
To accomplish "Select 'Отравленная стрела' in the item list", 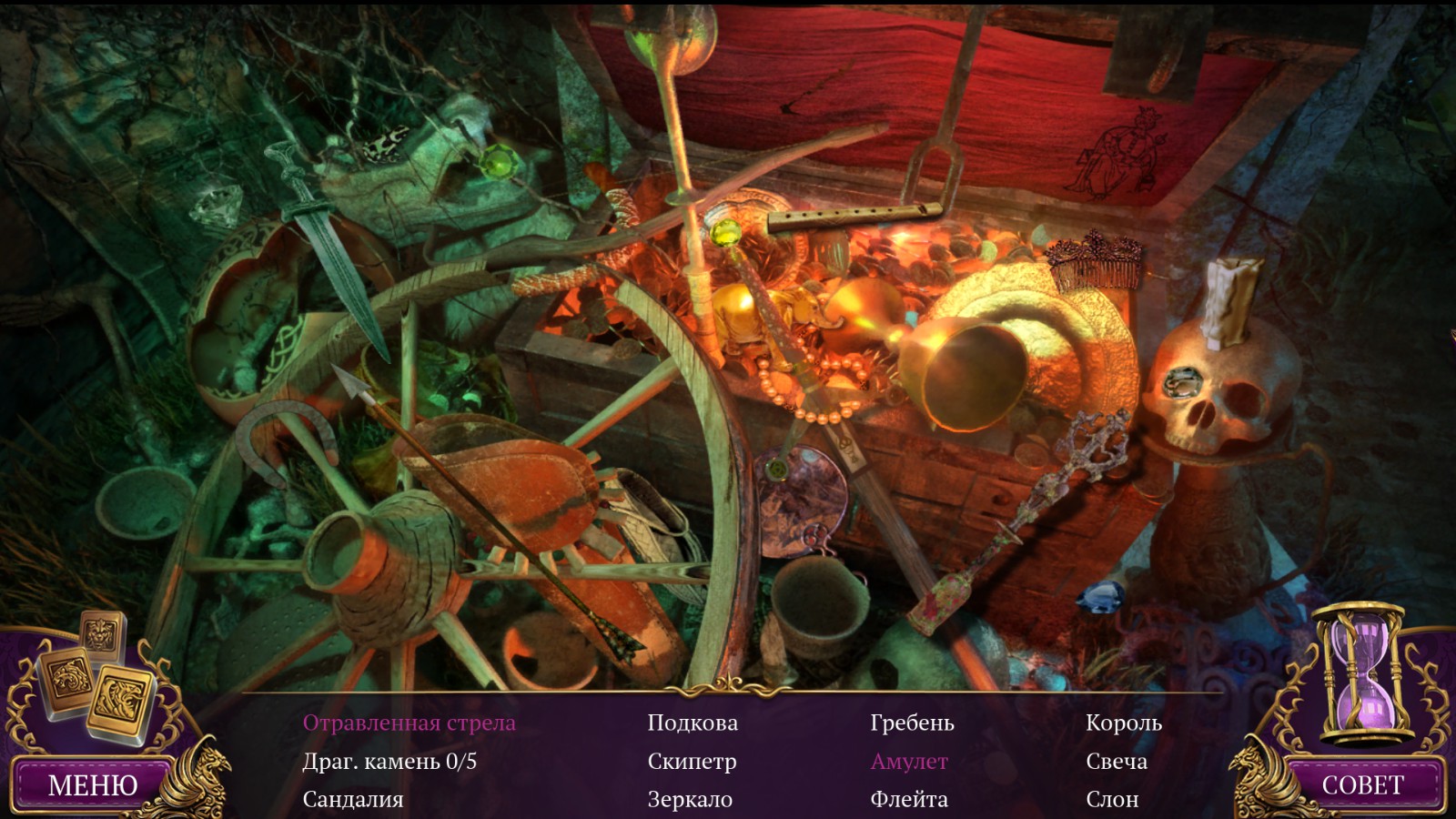I will [409, 723].
